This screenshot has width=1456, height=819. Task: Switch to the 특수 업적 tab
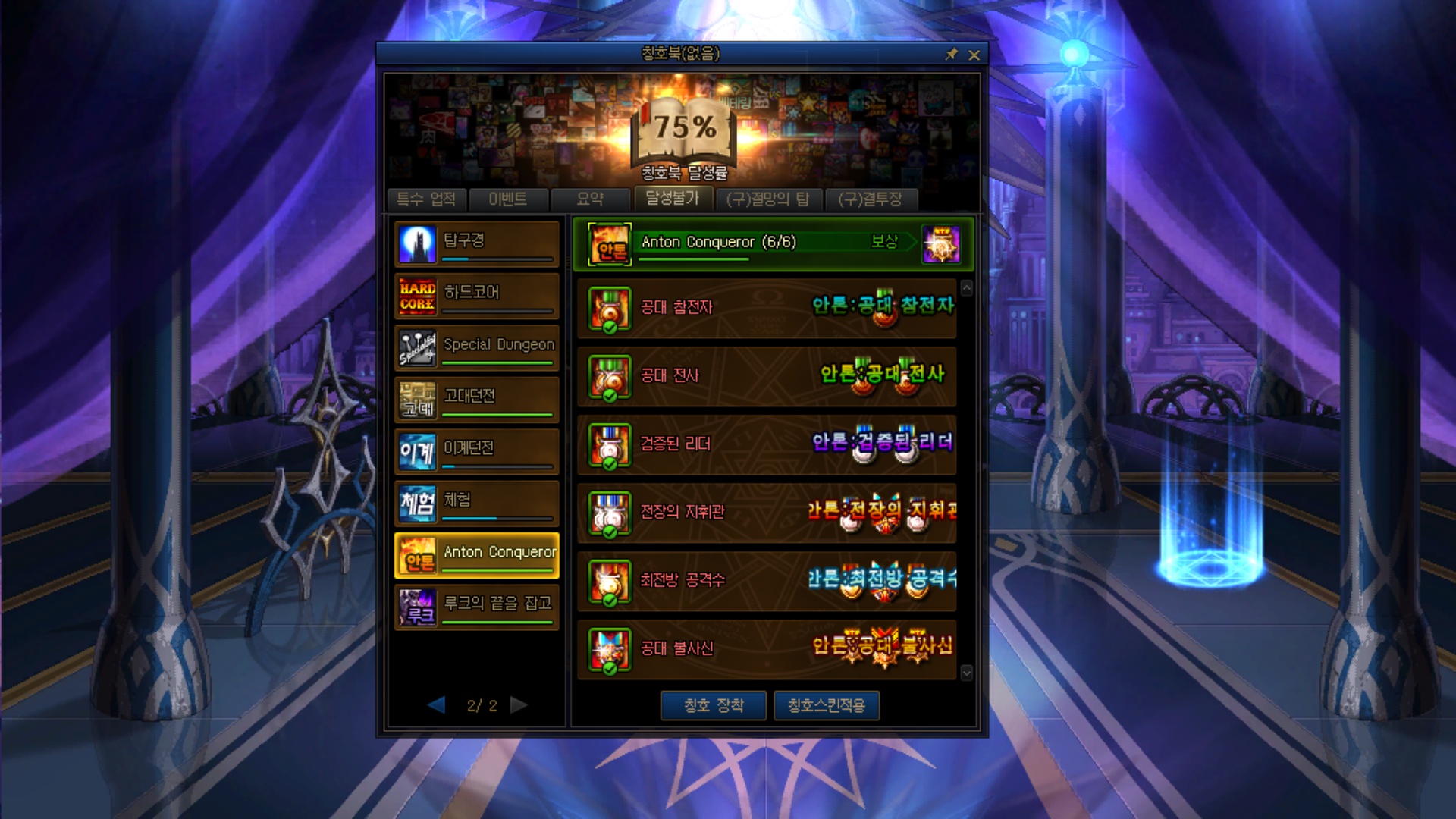426,199
